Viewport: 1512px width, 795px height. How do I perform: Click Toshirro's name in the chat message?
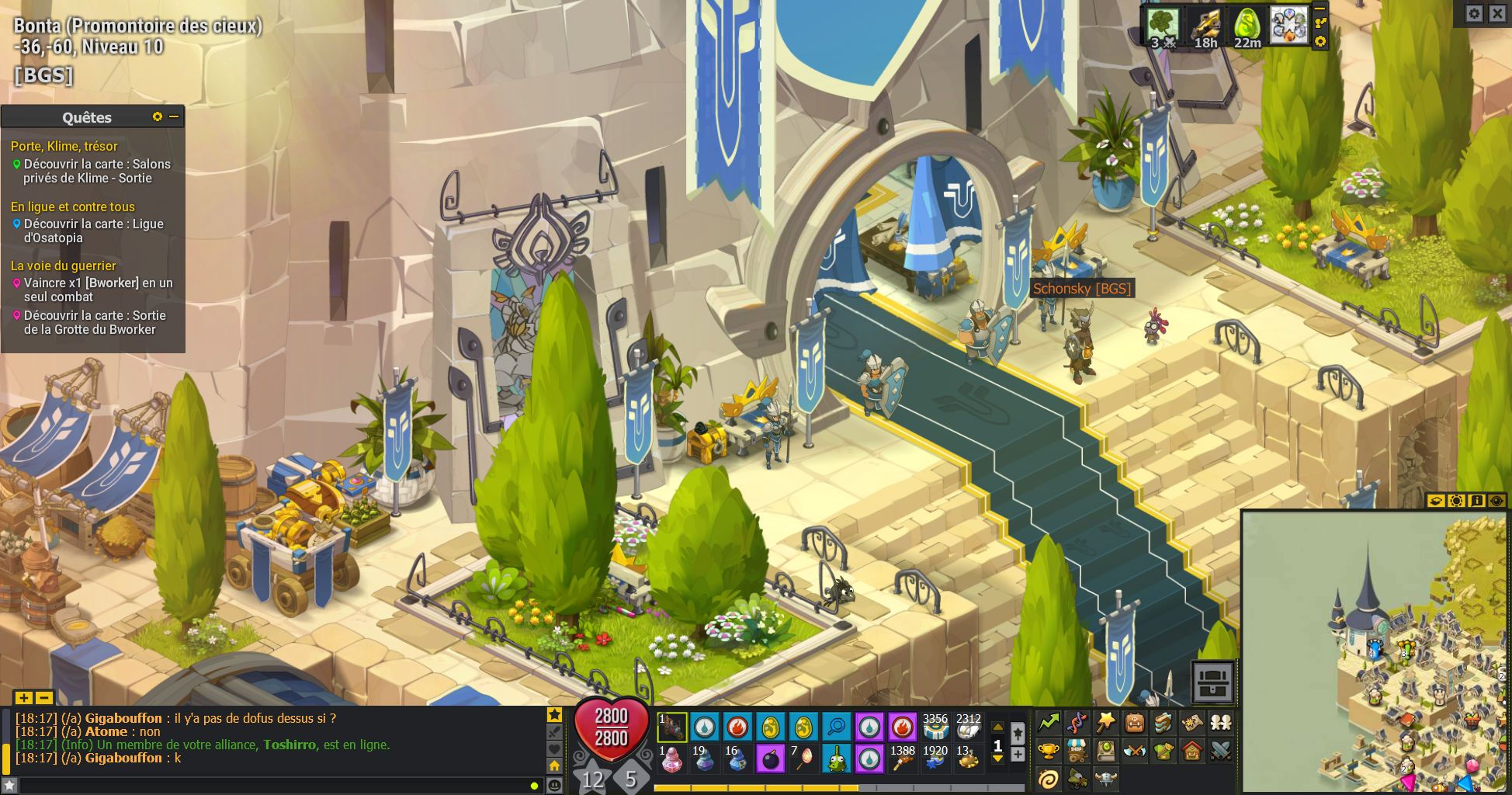pos(287,745)
